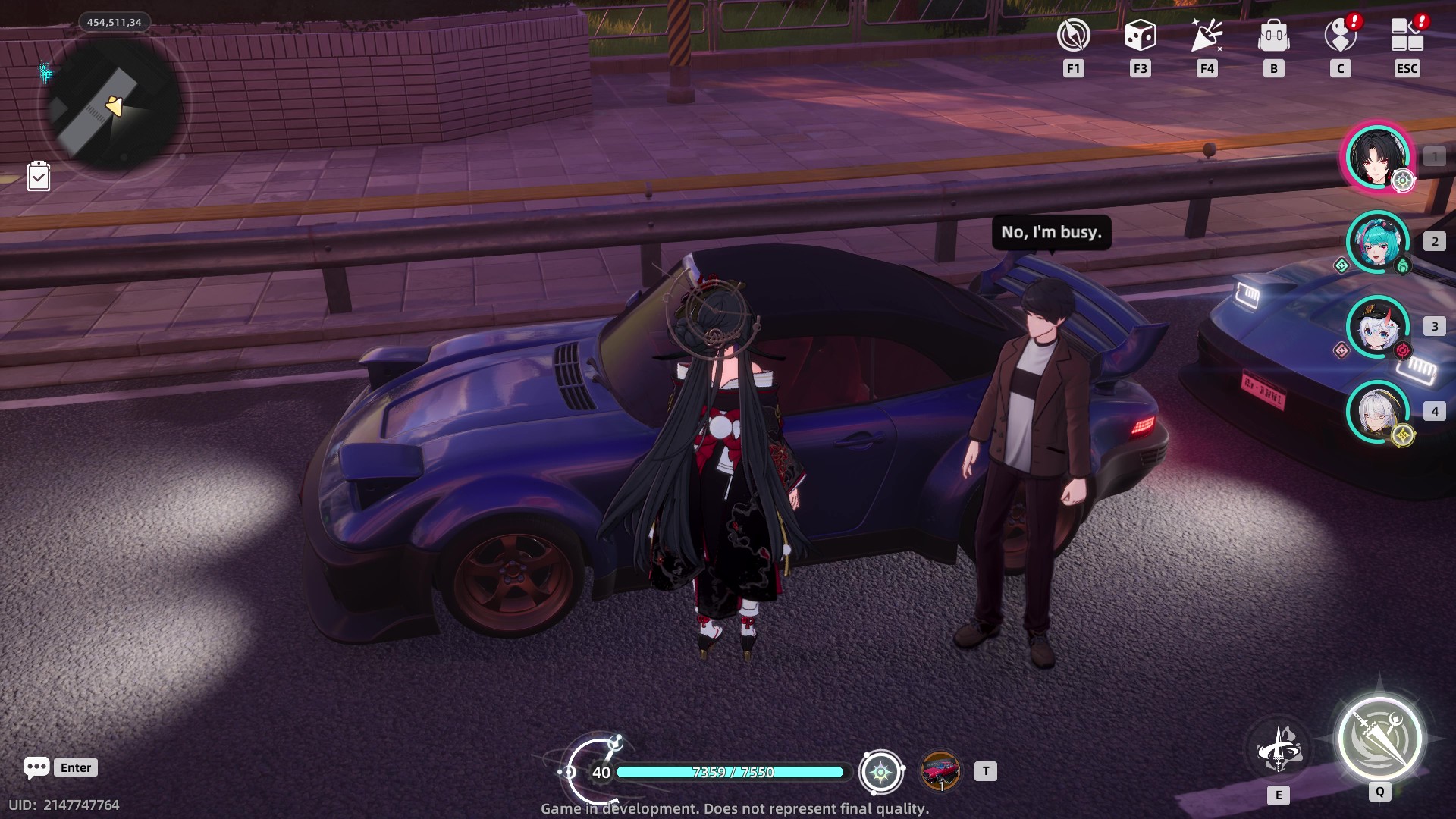The width and height of the screenshot is (1456, 819).
Task: Open the main menu icon
Action: (1407, 36)
